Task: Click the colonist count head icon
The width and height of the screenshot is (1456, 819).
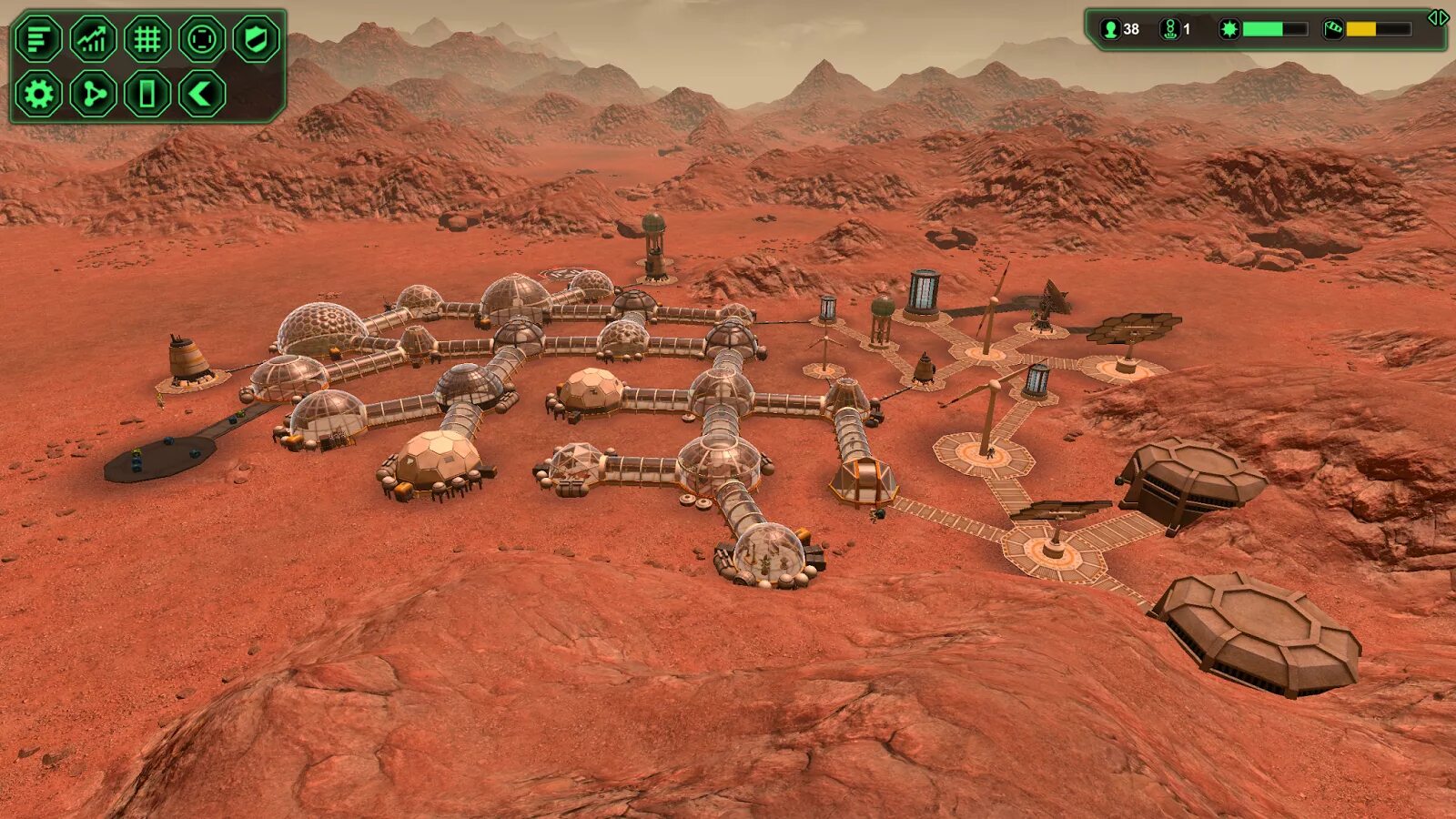Action: (x=1110, y=29)
